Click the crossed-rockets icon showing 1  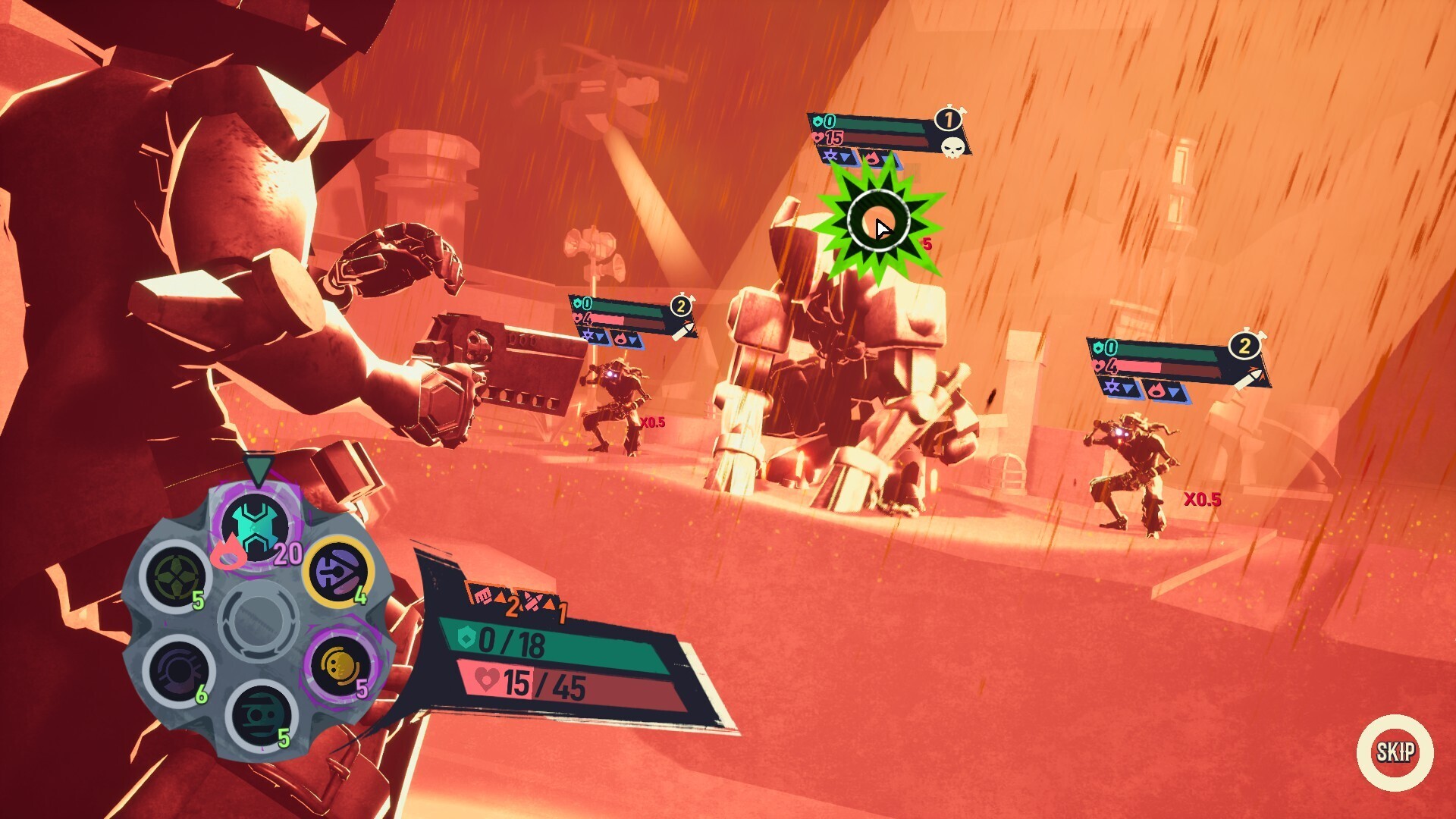pos(533,601)
